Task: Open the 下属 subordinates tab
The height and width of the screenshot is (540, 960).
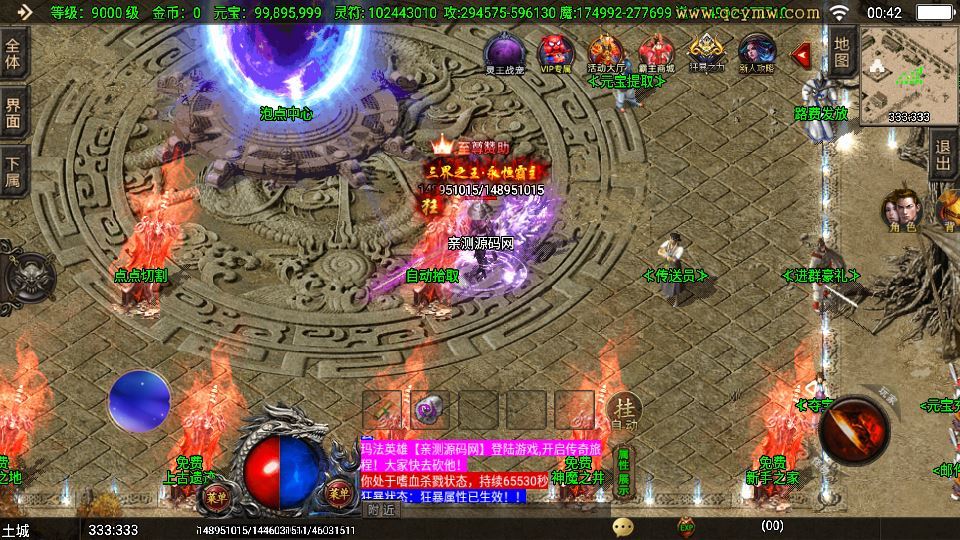Action: (x=13, y=170)
